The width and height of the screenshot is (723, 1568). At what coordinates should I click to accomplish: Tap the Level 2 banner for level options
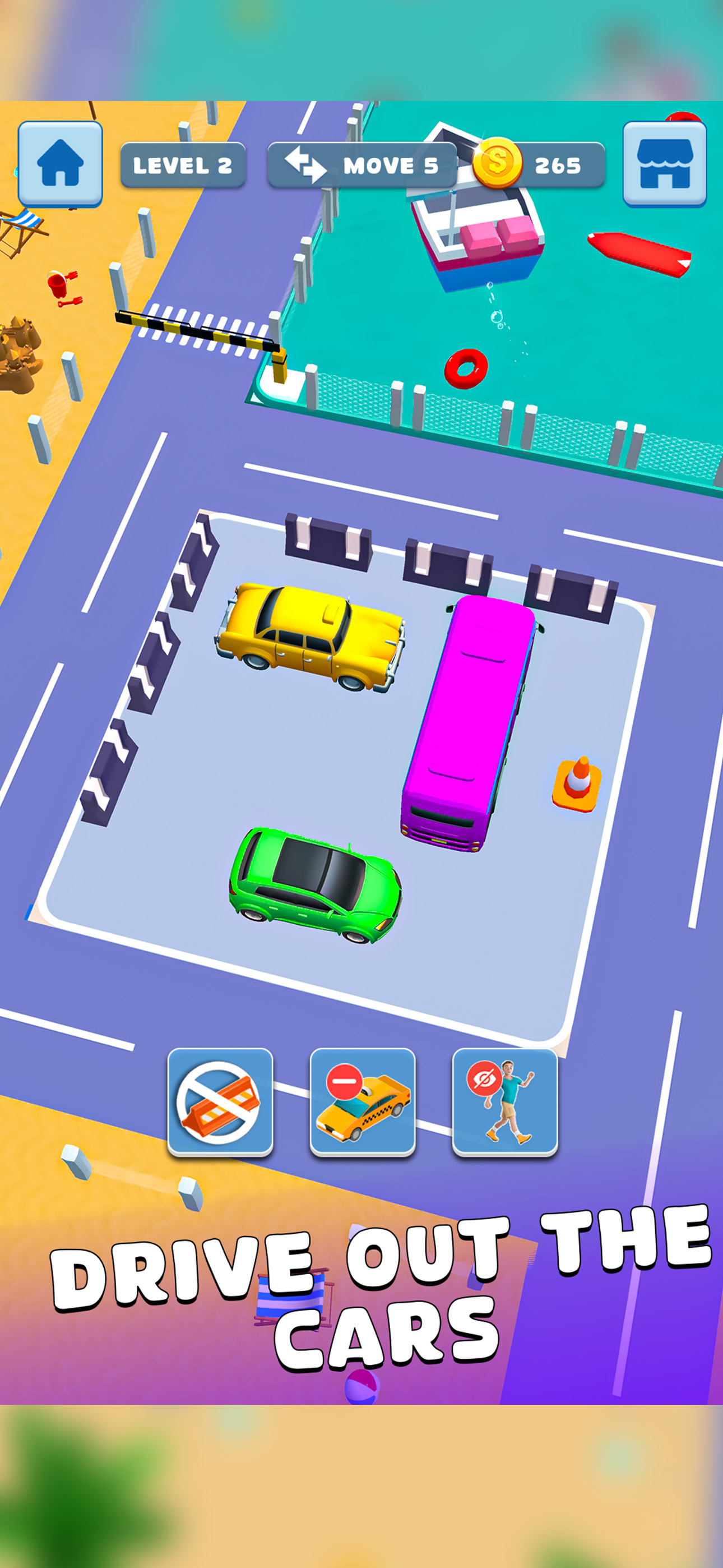point(183,164)
